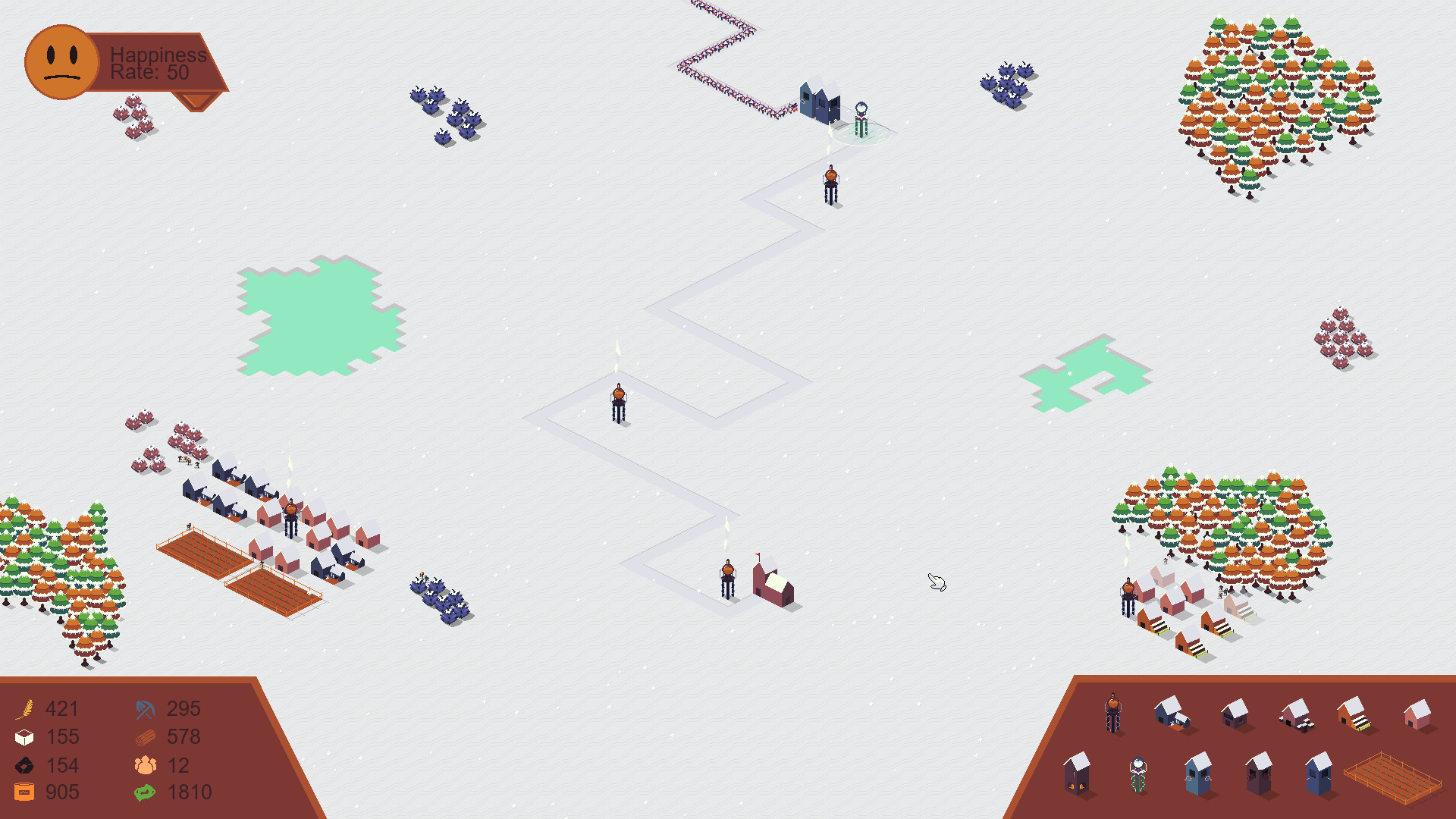Select the green plant statue in the build menu
The width and height of the screenshot is (1456, 819).
tap(1138, 776)
